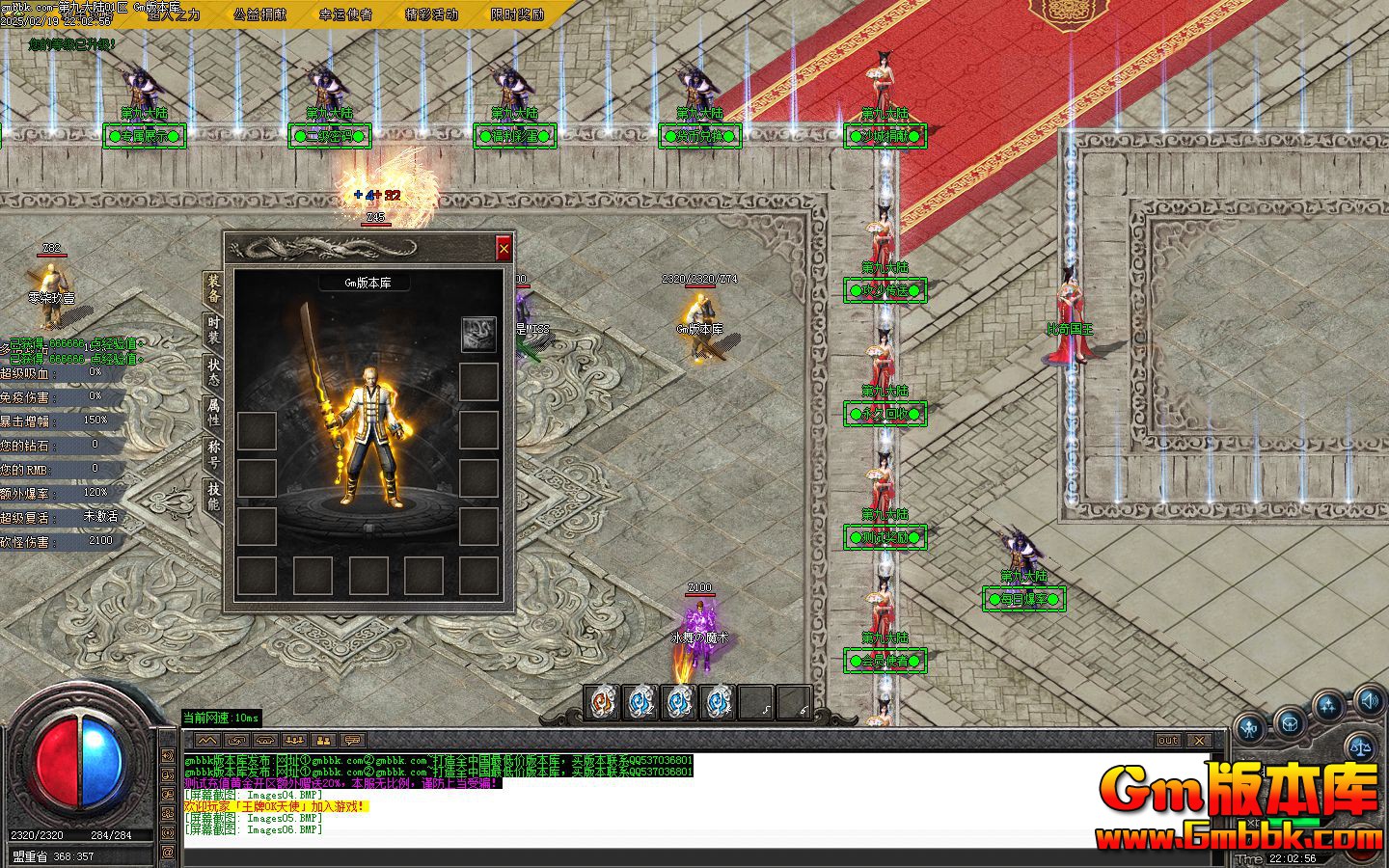Choose the 幸运使者 menu entry
Viewport: 1389px width, 868px height.
point(345,14)
